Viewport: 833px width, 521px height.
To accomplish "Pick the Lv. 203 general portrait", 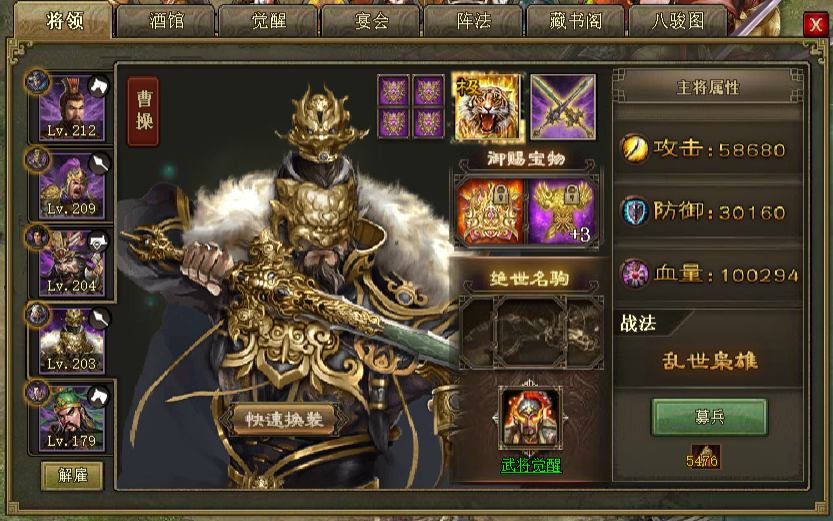I will click(x=71, y=340).
